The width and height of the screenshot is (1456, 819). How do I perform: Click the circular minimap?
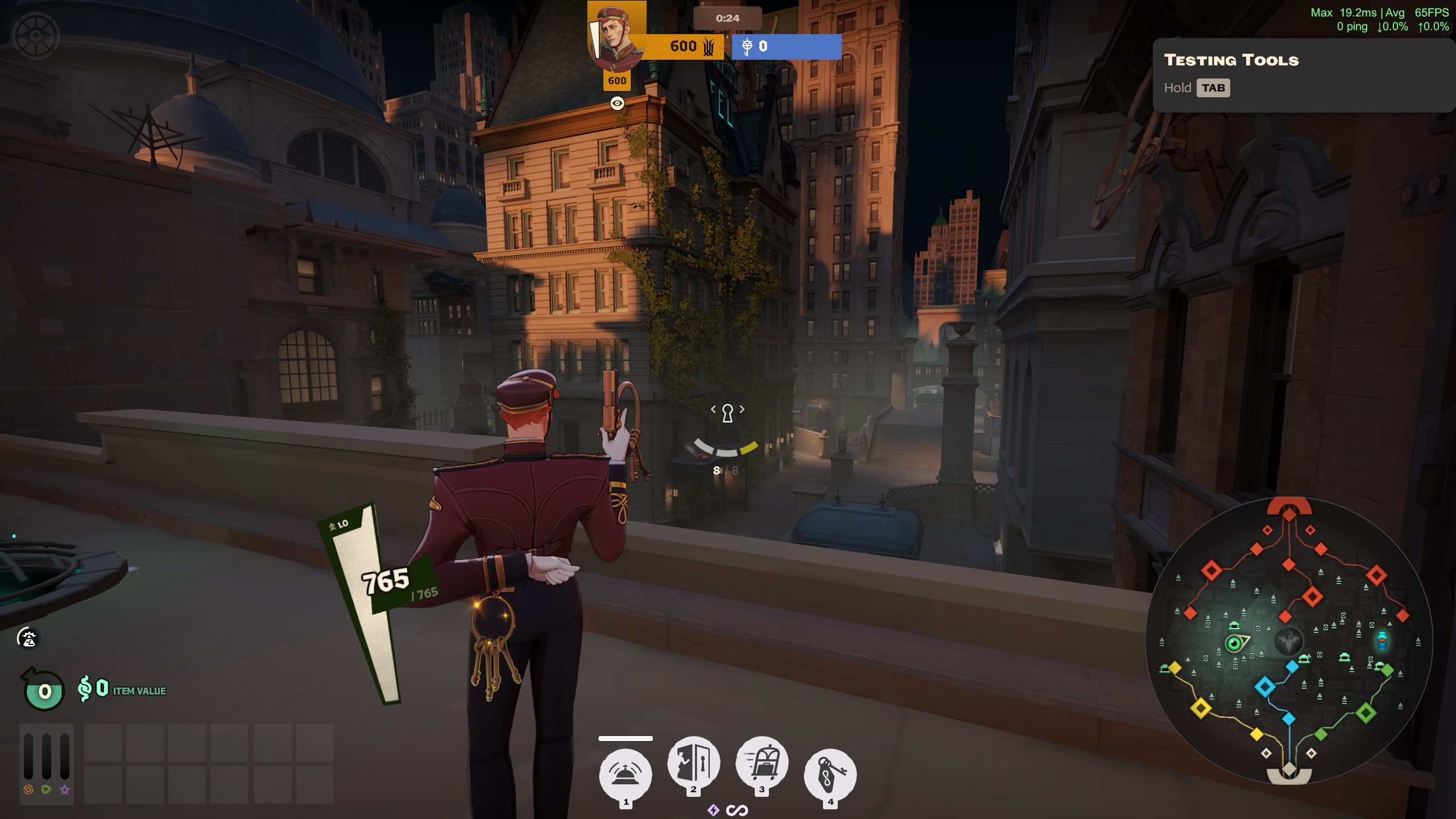pos(1289,641)
